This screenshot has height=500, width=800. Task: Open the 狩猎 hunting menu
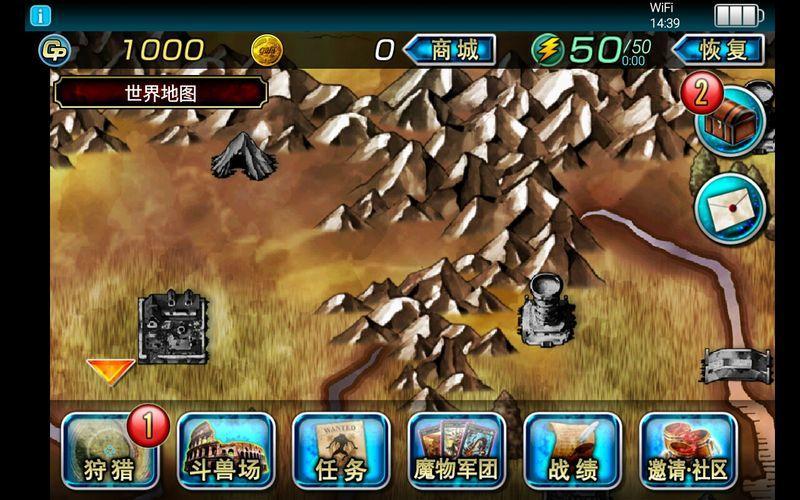click(103, 448)
